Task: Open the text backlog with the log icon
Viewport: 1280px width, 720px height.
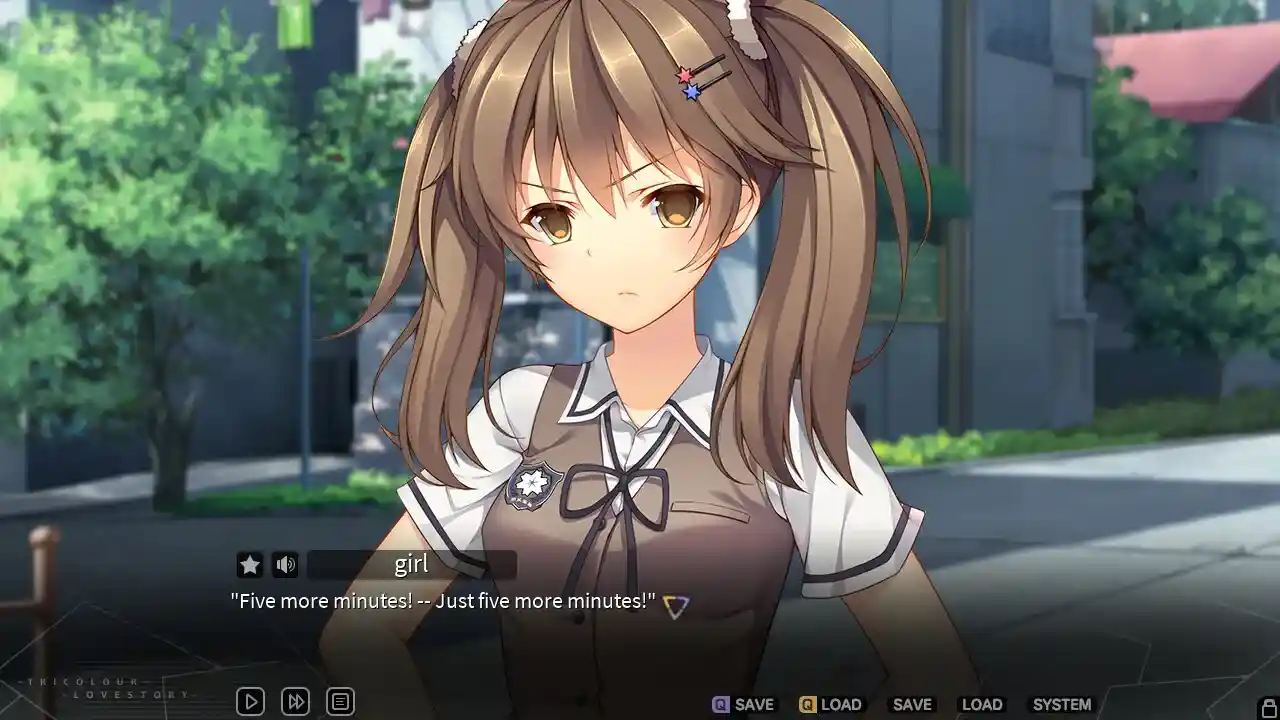Action: [x=341, y=701]
